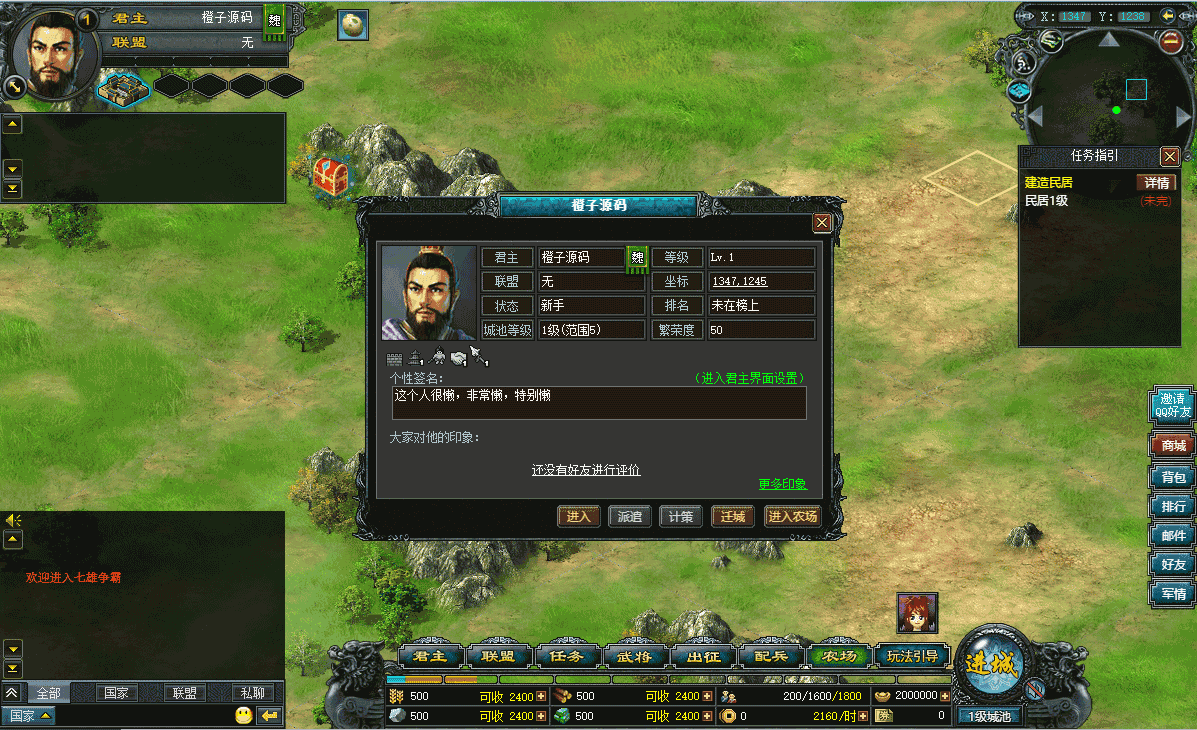1197x730 pixels.
Task: Close the 橙子源码 info dialog
Action: point(822,223)
